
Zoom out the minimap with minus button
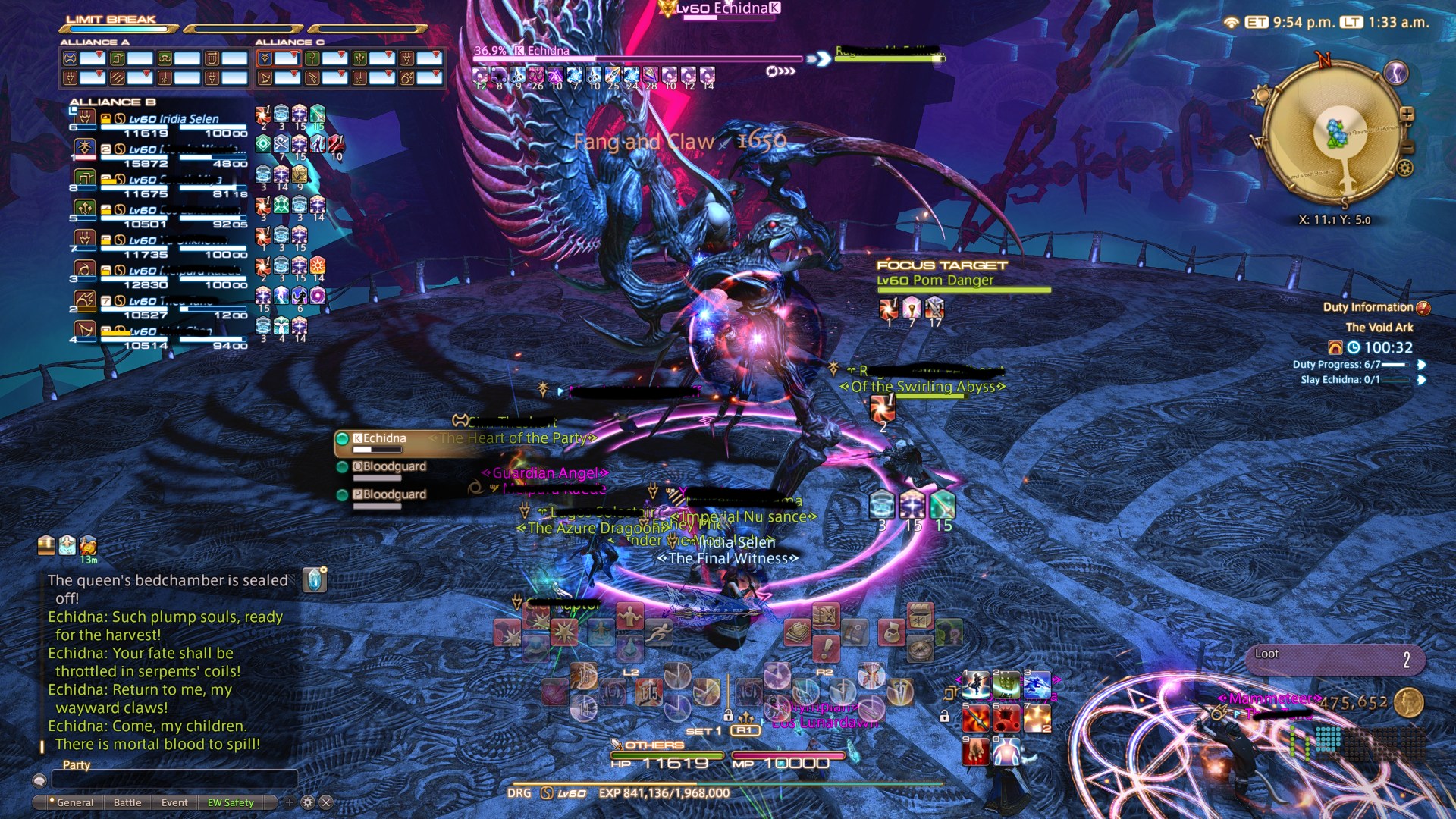(1407, 146)
